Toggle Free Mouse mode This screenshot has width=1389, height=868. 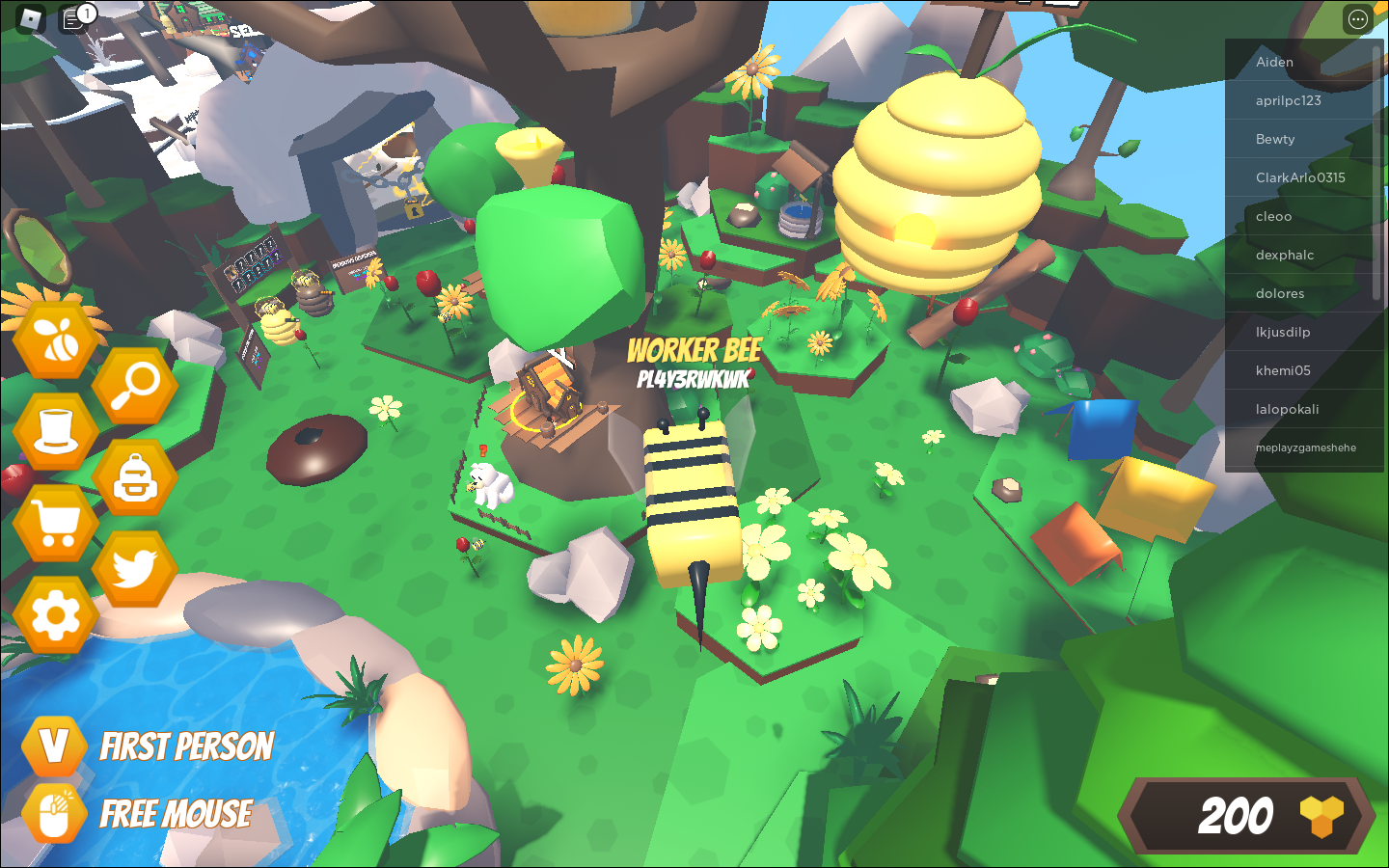tap(53, 813)
